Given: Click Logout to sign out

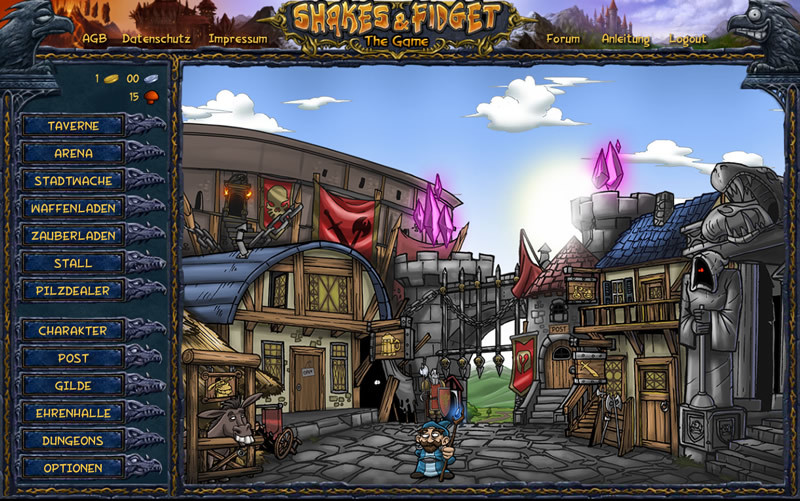Looking at the screenshot, I should (x=688, y=39).
